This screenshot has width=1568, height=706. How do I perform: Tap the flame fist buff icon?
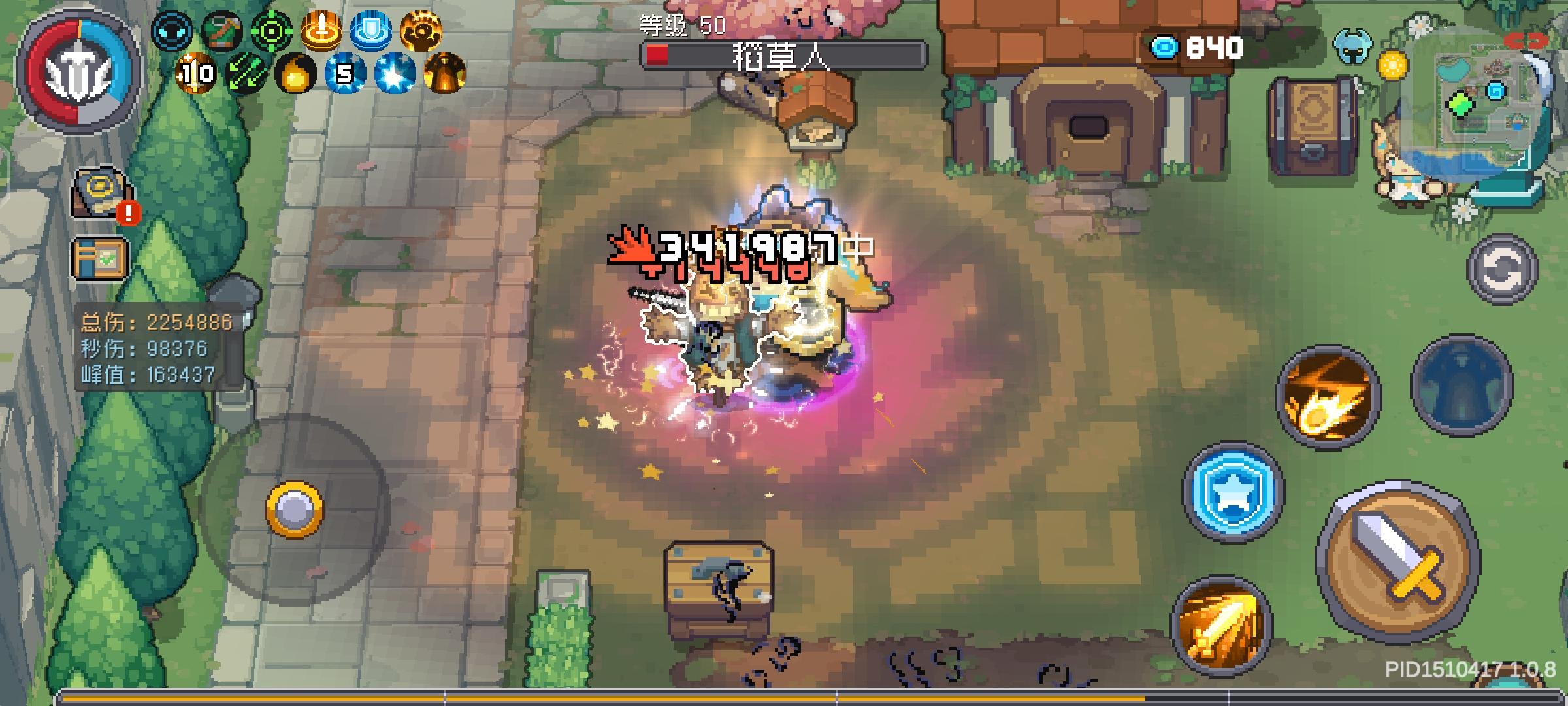click(423, 31)
